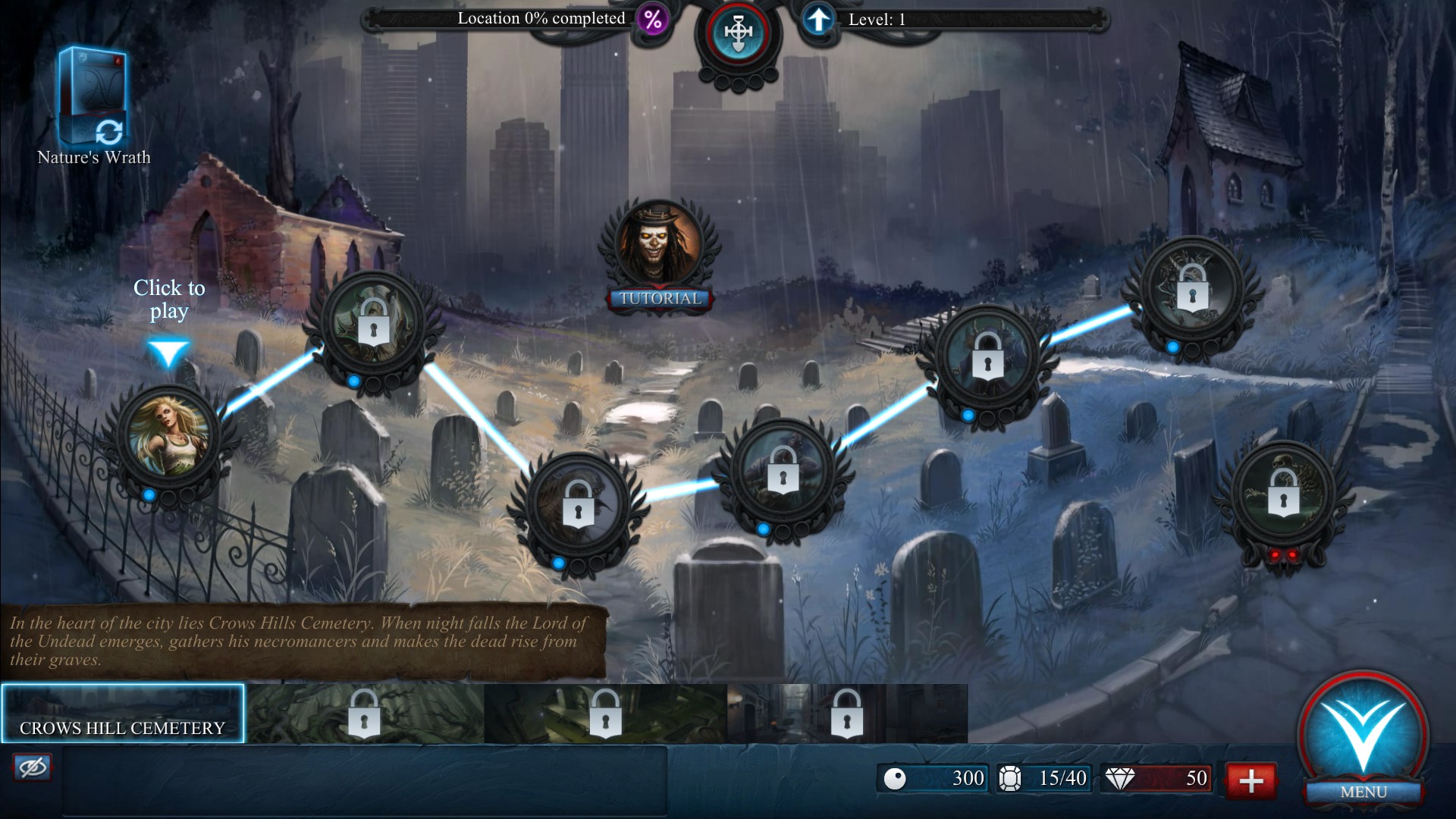Viewport: 1456px width, 819px height.
Task: Click the purple percent completion icon
Action: pos(652,19)
